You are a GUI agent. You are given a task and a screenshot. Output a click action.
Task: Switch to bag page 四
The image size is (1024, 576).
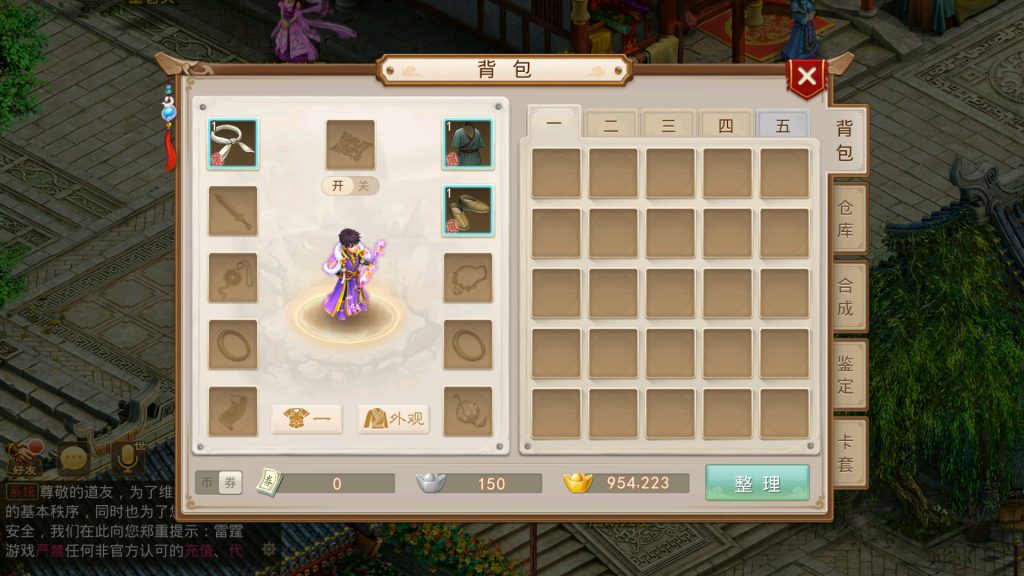[x=725, y=125]
